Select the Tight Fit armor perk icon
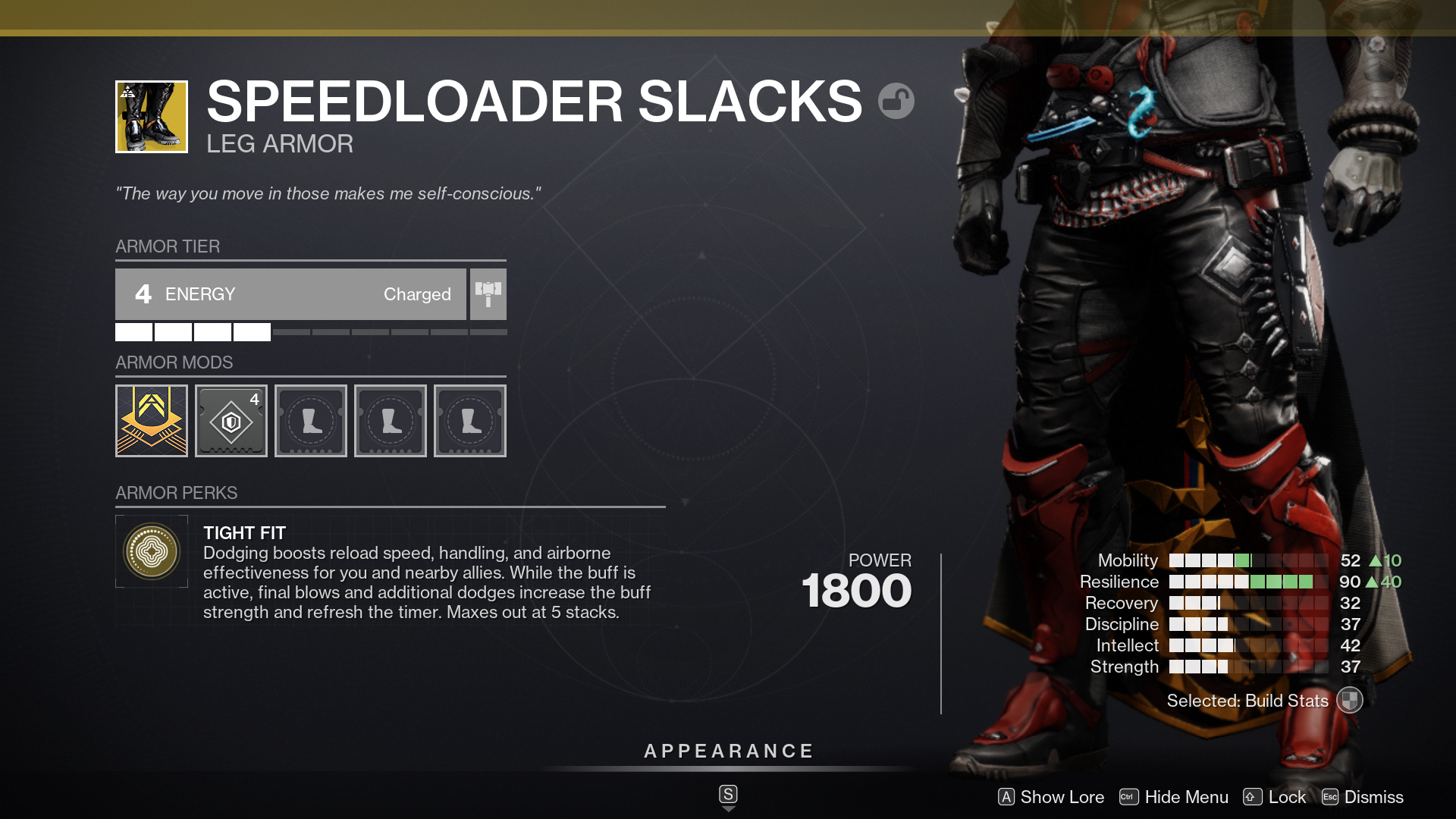The height and width of the screenshot is (819, 1456). 151,551
